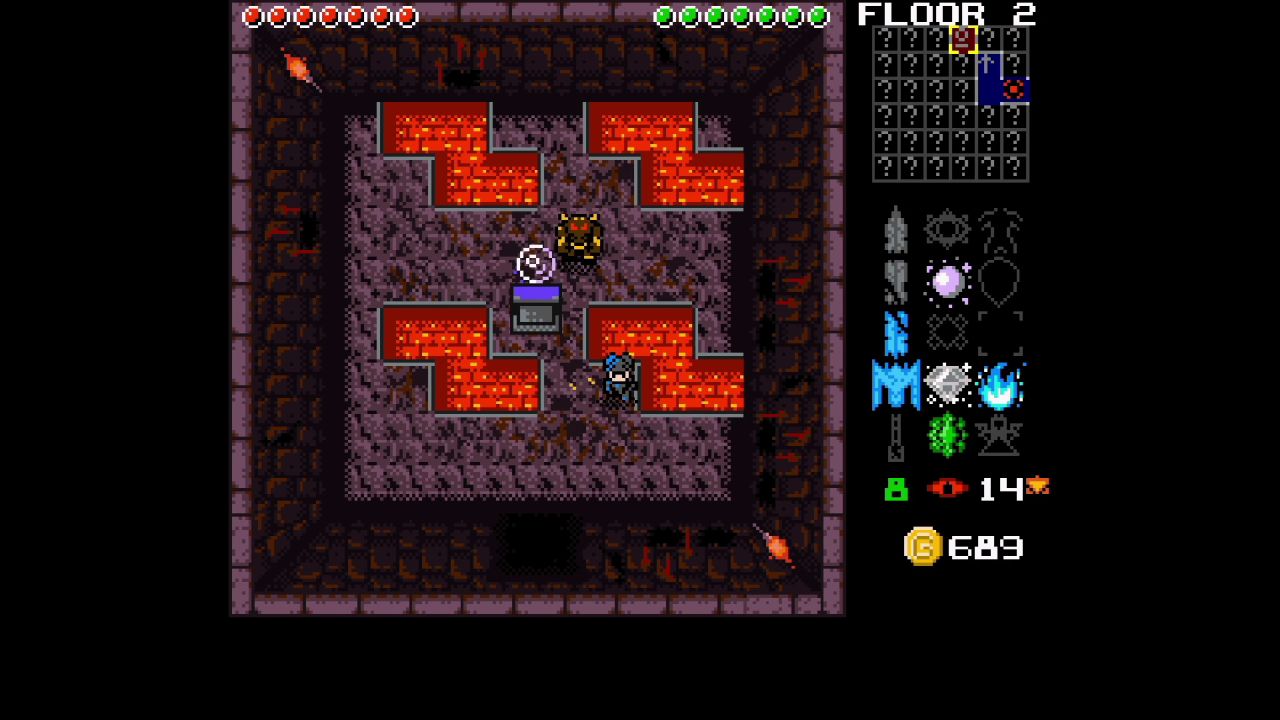
Task: Select the blue flame inventory item
Action: (x=1000, y=385)
